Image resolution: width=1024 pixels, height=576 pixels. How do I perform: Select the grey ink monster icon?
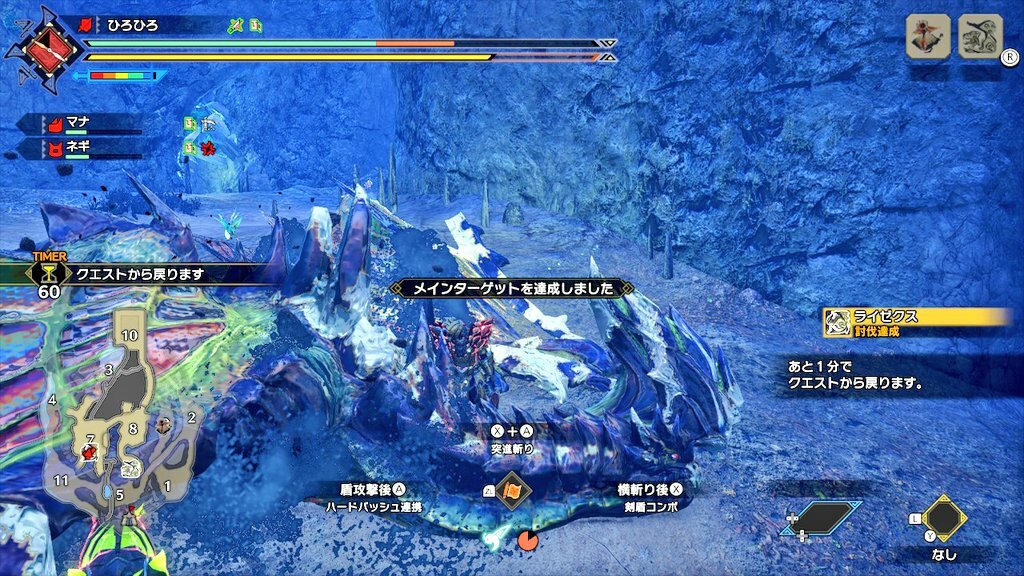(979, 36)
